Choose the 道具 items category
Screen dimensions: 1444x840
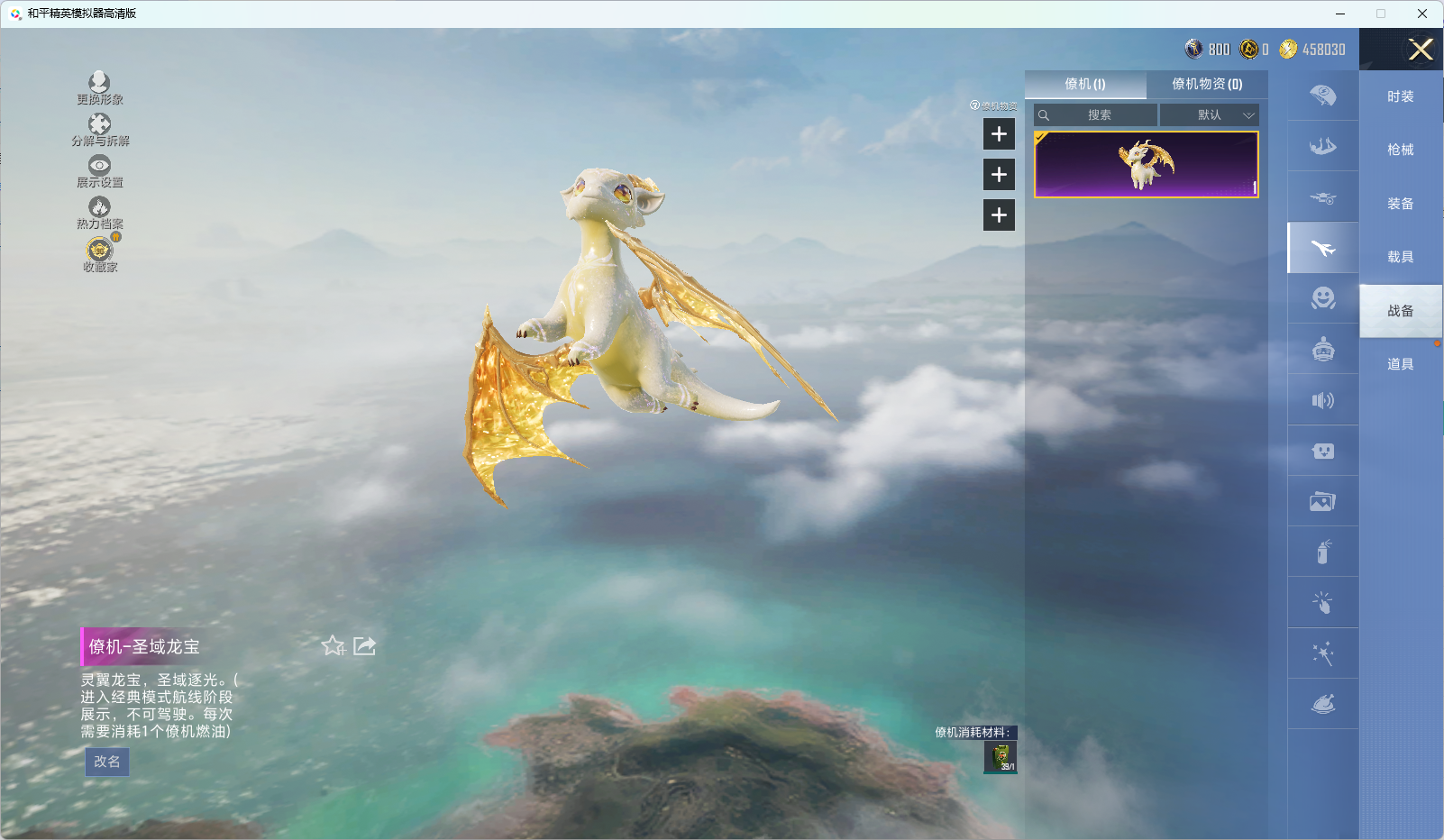click(1400, 364)
